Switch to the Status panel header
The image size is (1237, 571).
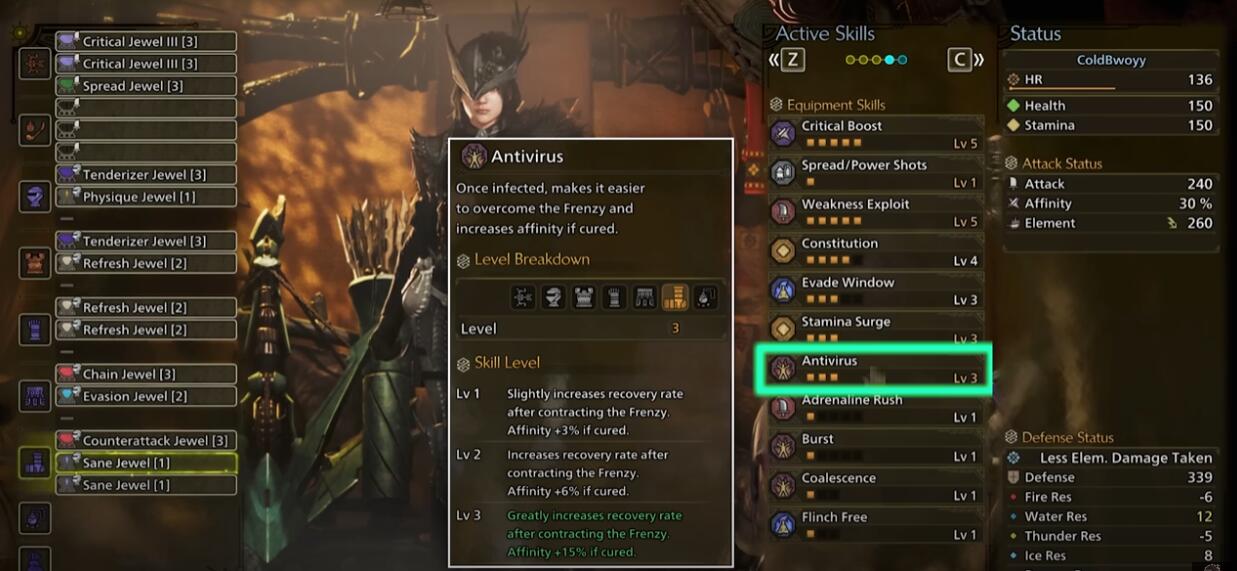(1035, 34)
